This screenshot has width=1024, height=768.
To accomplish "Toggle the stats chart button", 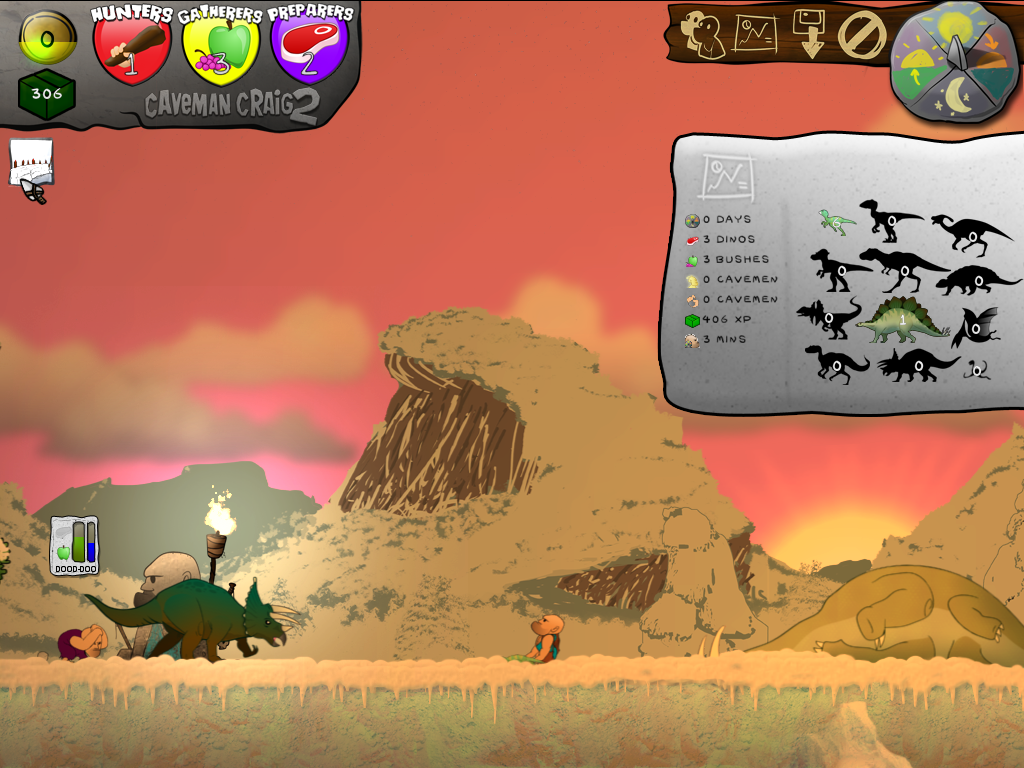I will 755,34.
